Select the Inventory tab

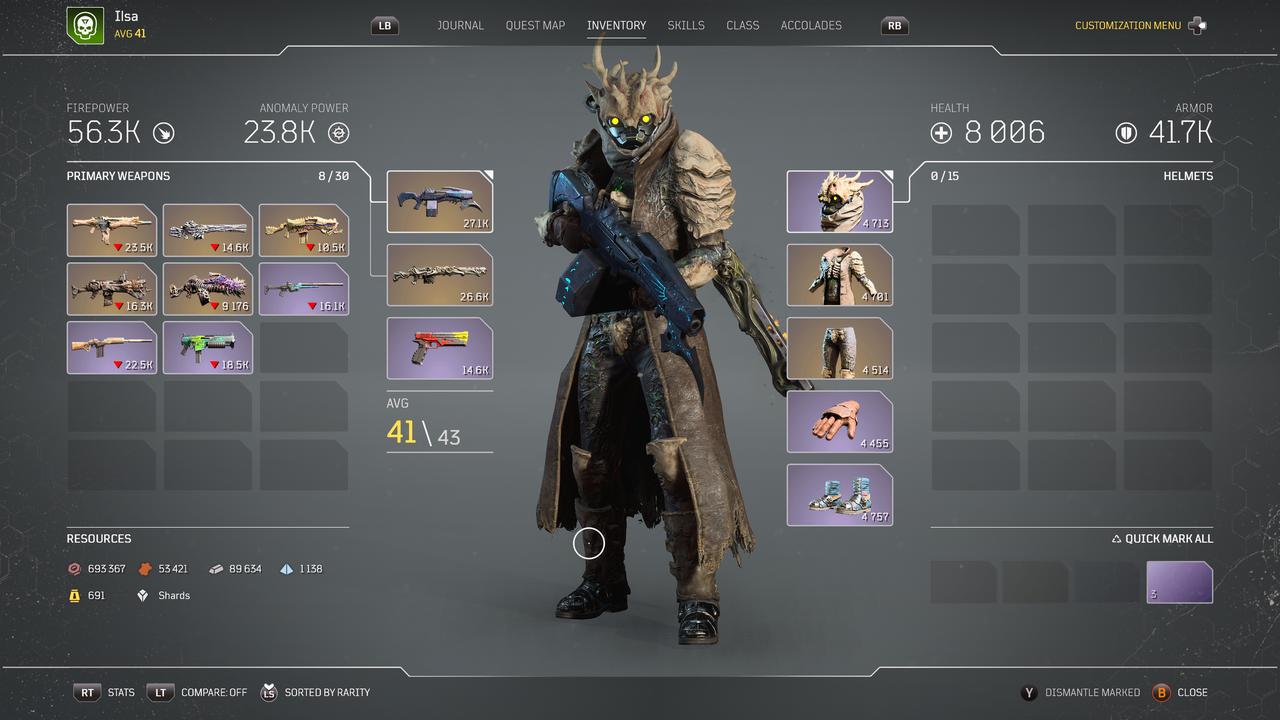(616, 25)
